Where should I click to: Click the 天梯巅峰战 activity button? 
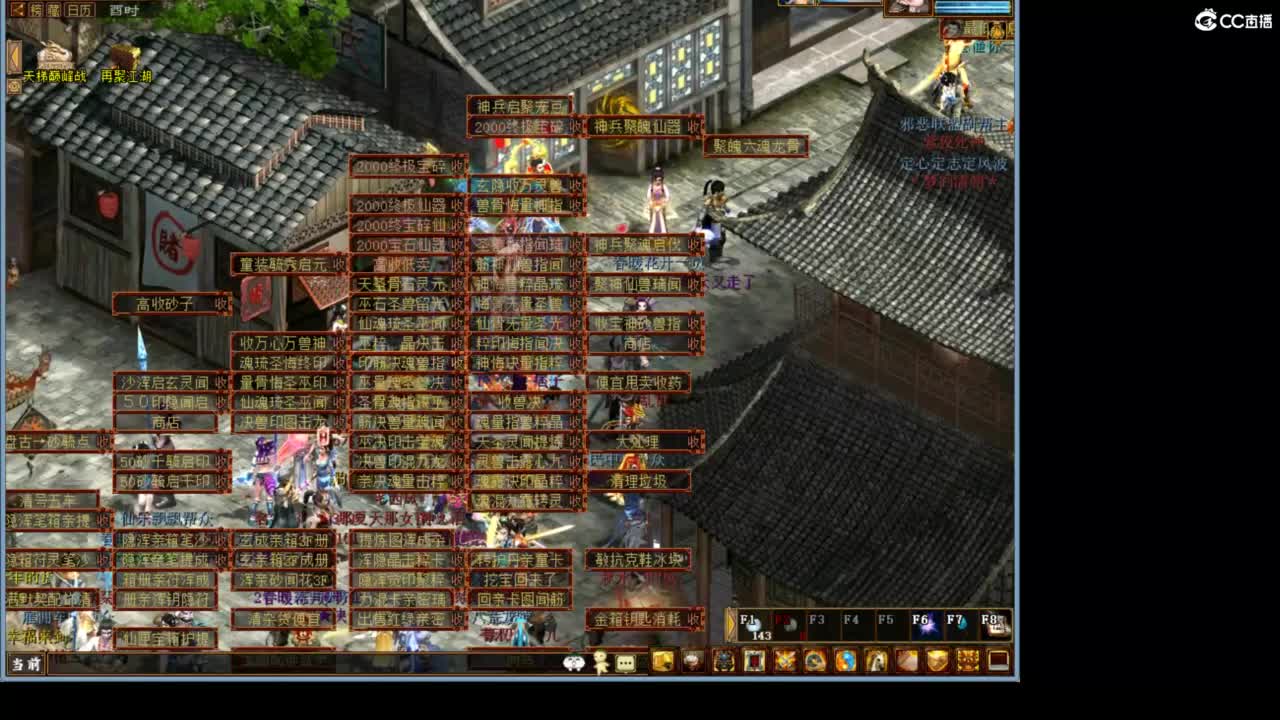coord(55,75)
